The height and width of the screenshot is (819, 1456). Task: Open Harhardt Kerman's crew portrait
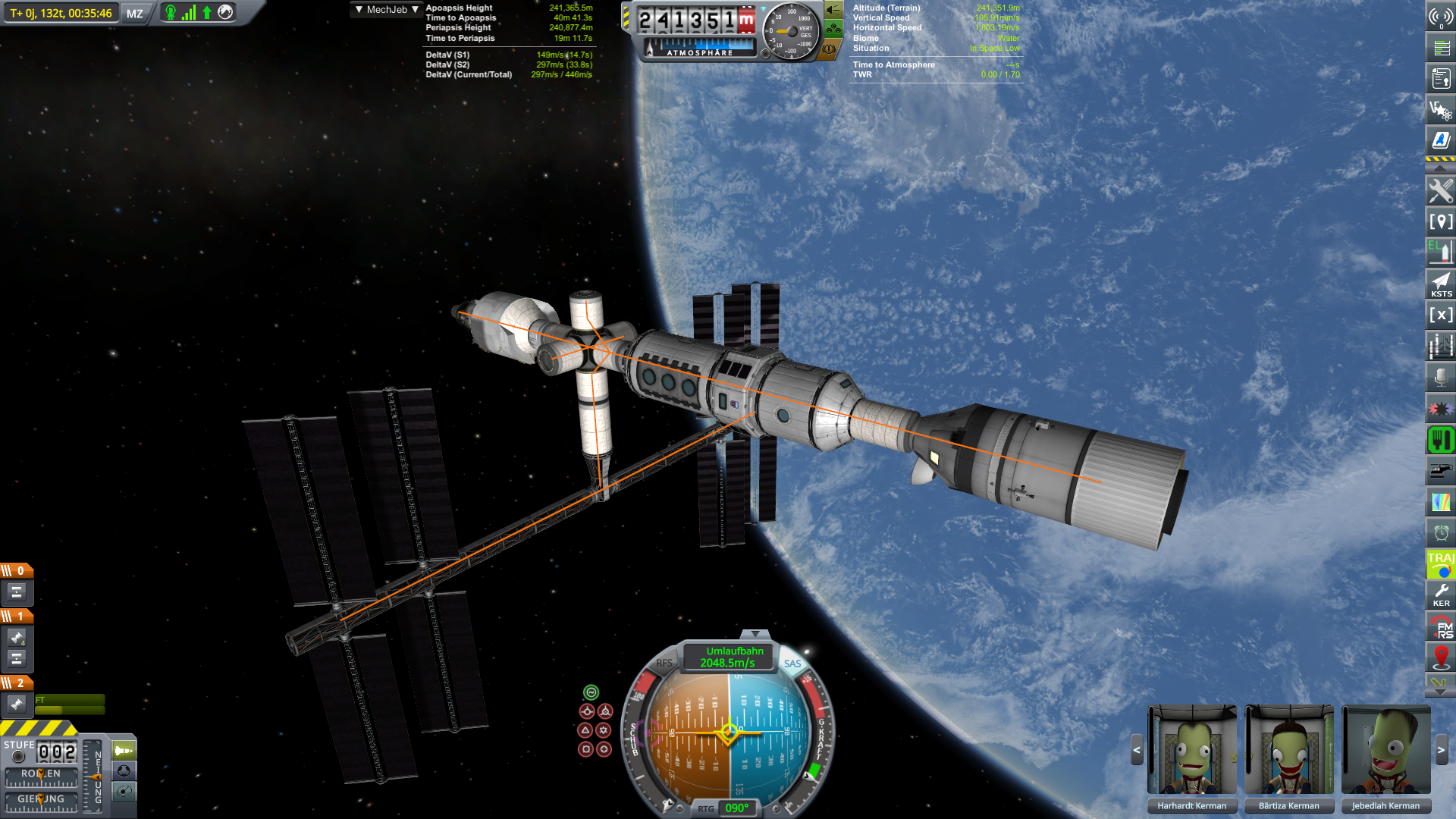click(1191, 750)
